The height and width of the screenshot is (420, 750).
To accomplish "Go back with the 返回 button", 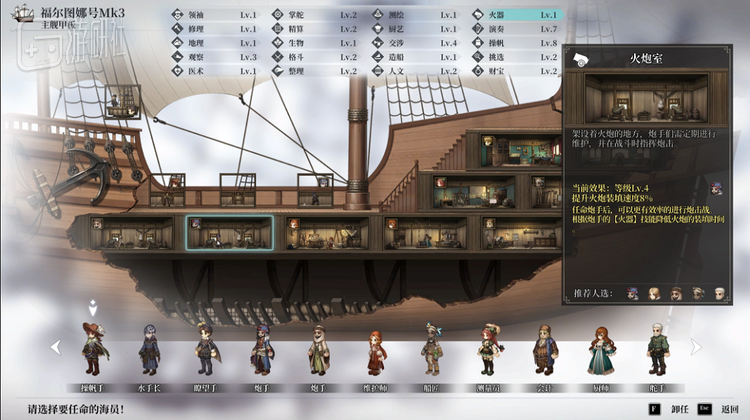I will 716,408.
